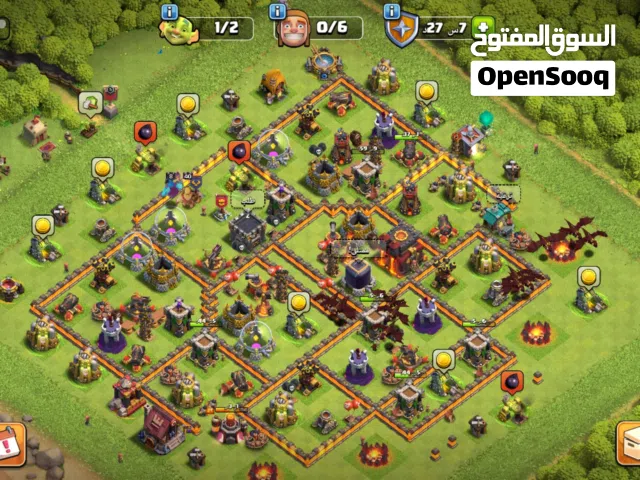The image size is (640, 480).
Task: Open the goblin builder info button
Action: pyautogui.click(x=169, y=11)
